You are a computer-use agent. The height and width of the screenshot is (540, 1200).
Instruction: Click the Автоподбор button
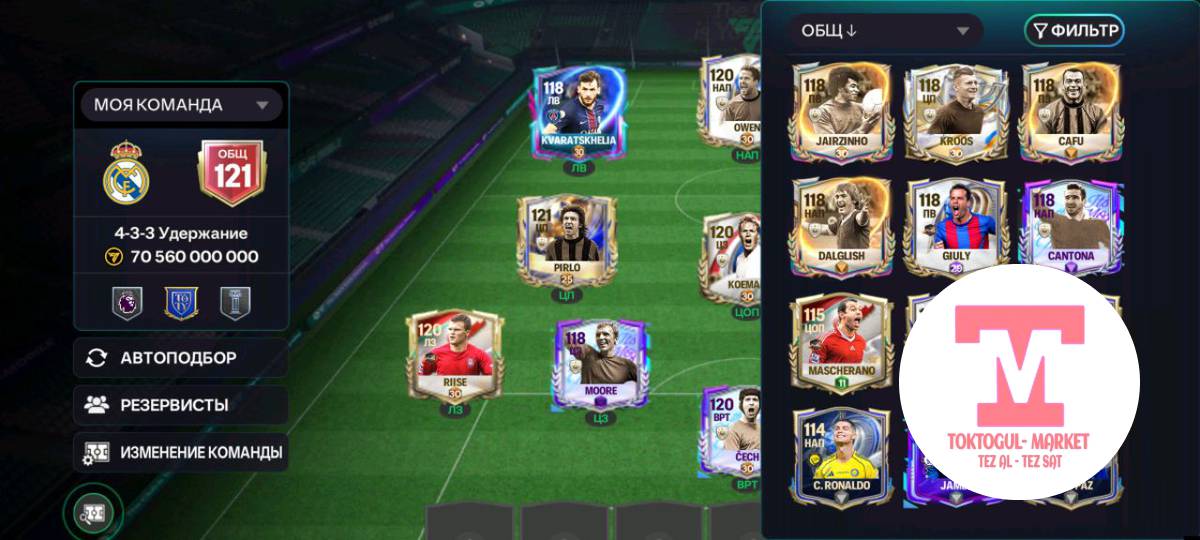[180, 358]
